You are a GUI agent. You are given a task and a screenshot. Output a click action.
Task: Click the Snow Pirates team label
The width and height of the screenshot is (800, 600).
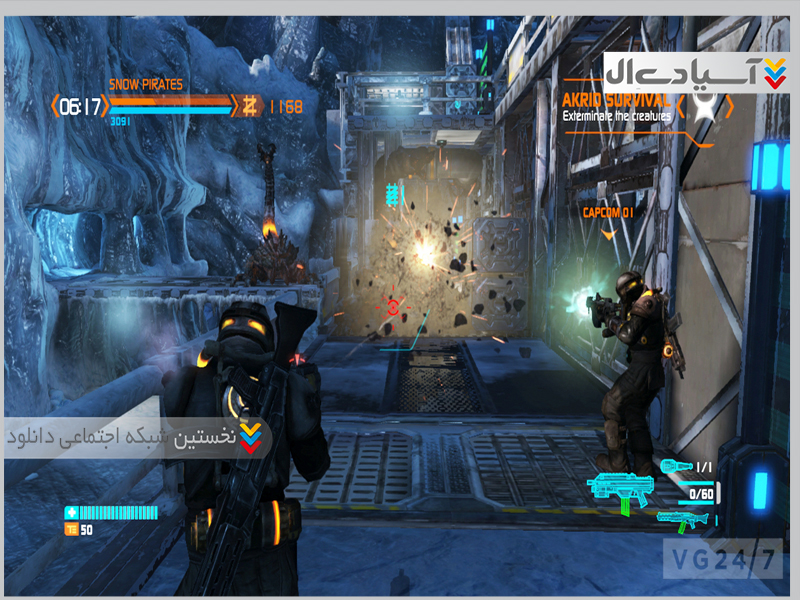pyautogui.click(x=146, y=85)
